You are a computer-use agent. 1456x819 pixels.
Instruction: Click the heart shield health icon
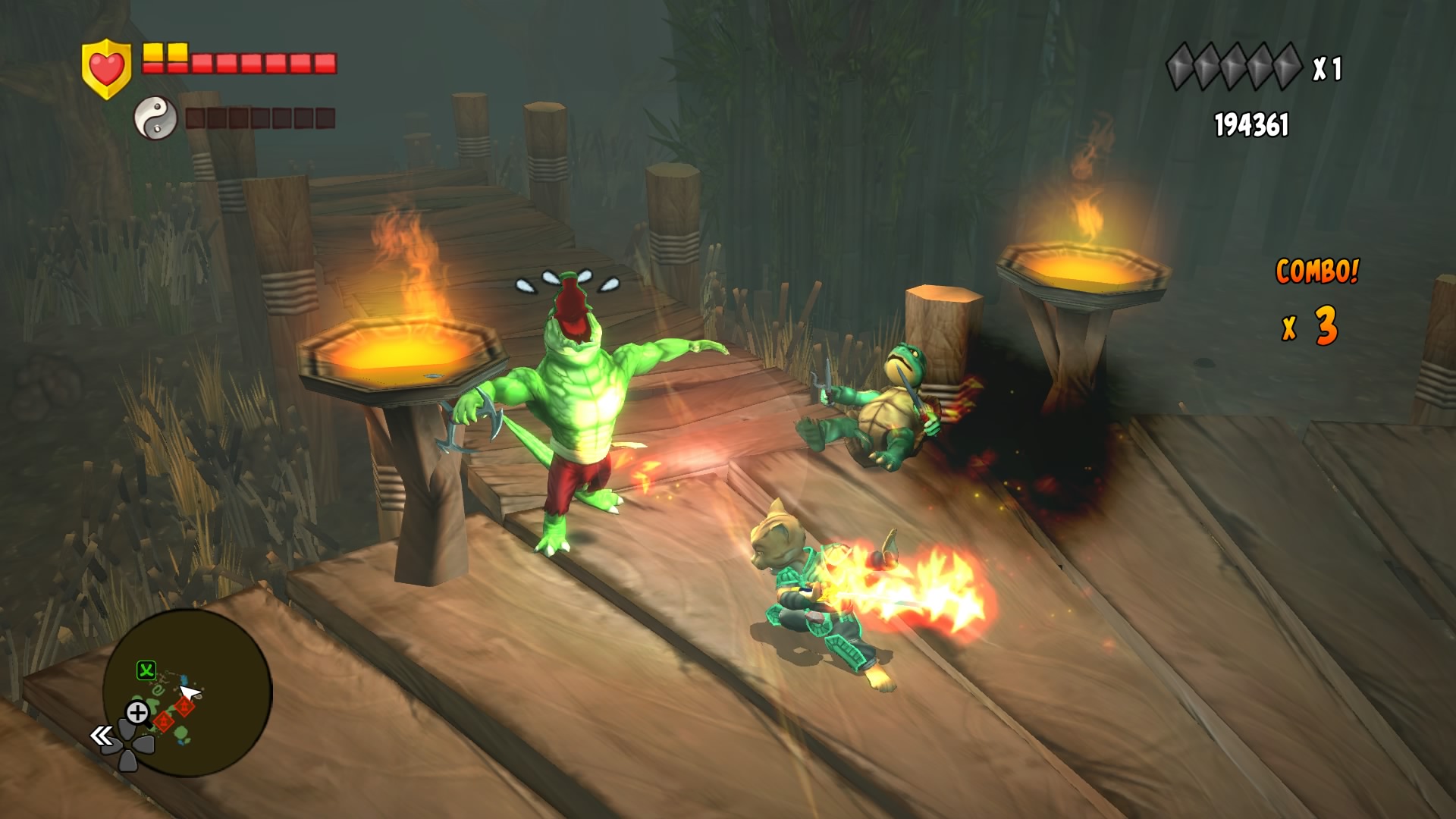(105, 64)
